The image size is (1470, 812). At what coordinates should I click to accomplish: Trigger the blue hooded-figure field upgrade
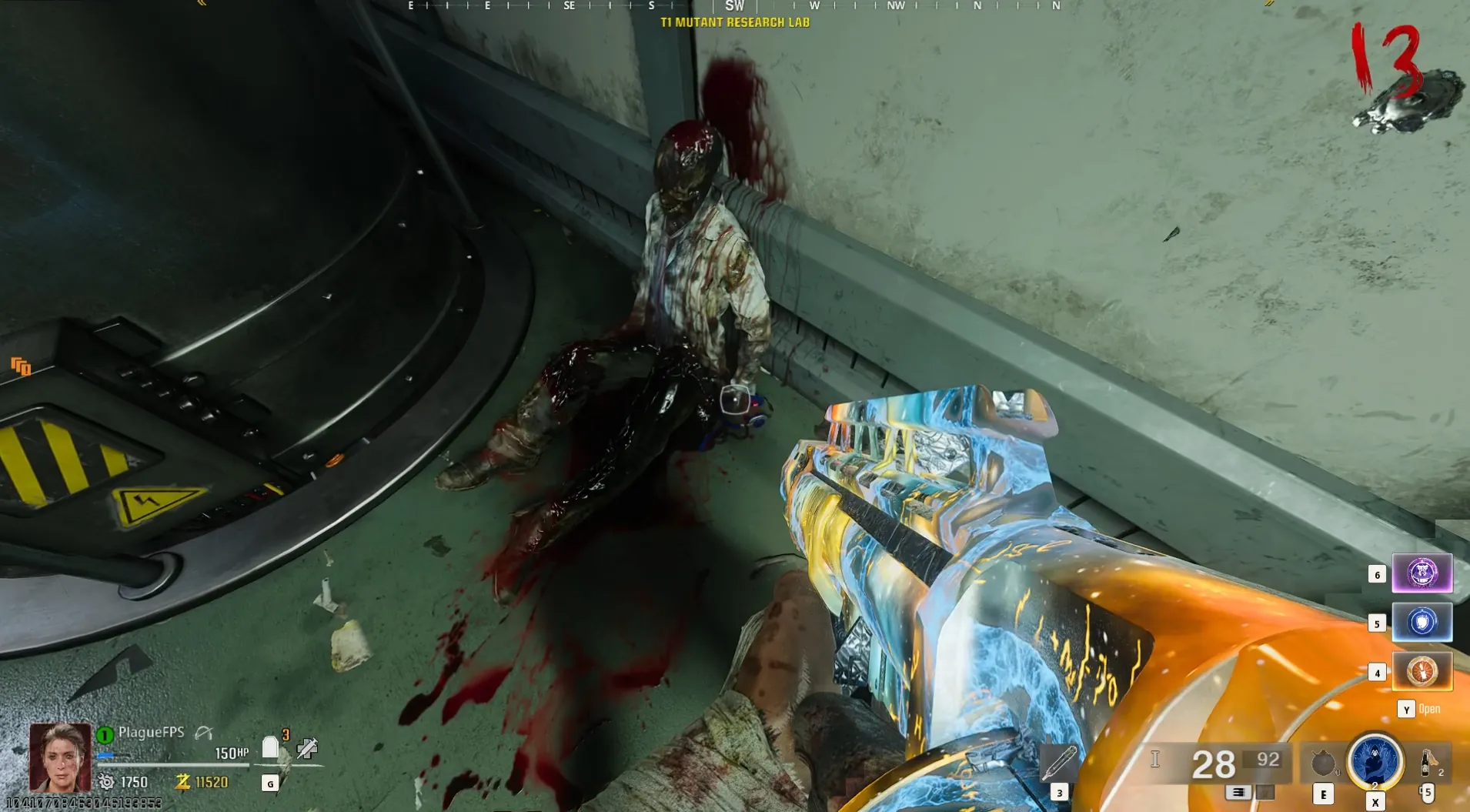1375,760
